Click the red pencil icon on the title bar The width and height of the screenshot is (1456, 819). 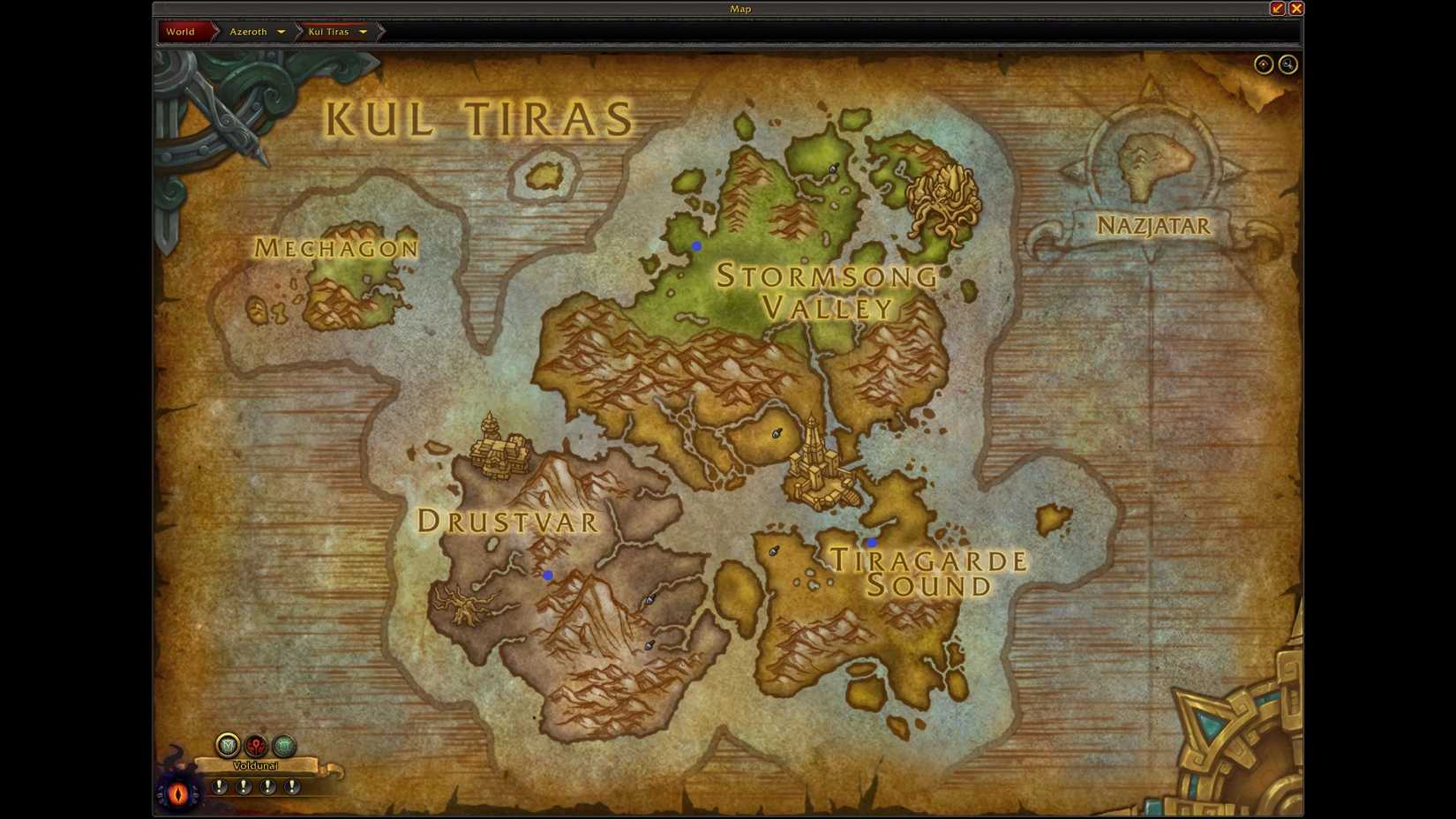[1276, 8]
